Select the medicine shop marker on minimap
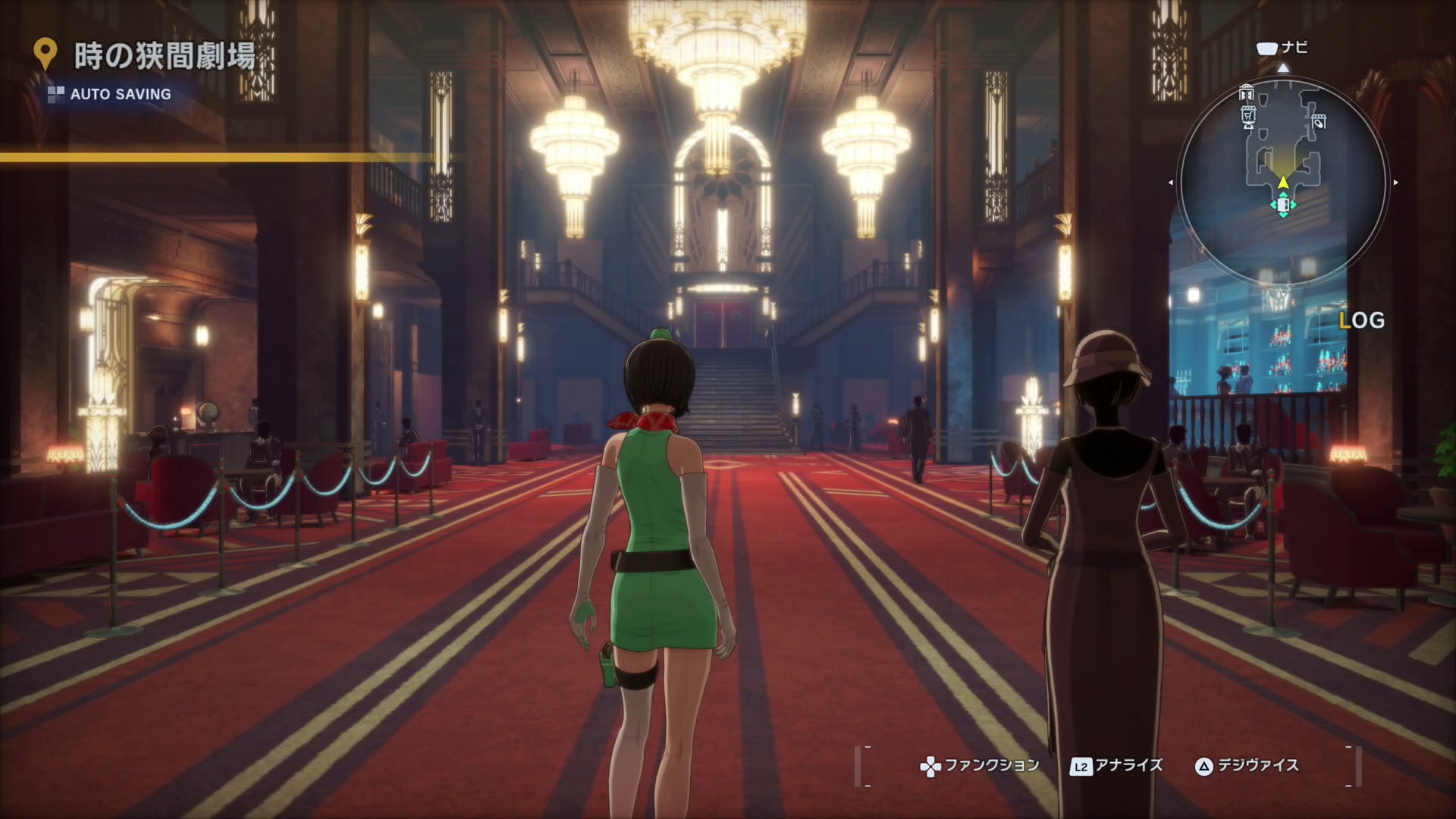 [1319, 121]
